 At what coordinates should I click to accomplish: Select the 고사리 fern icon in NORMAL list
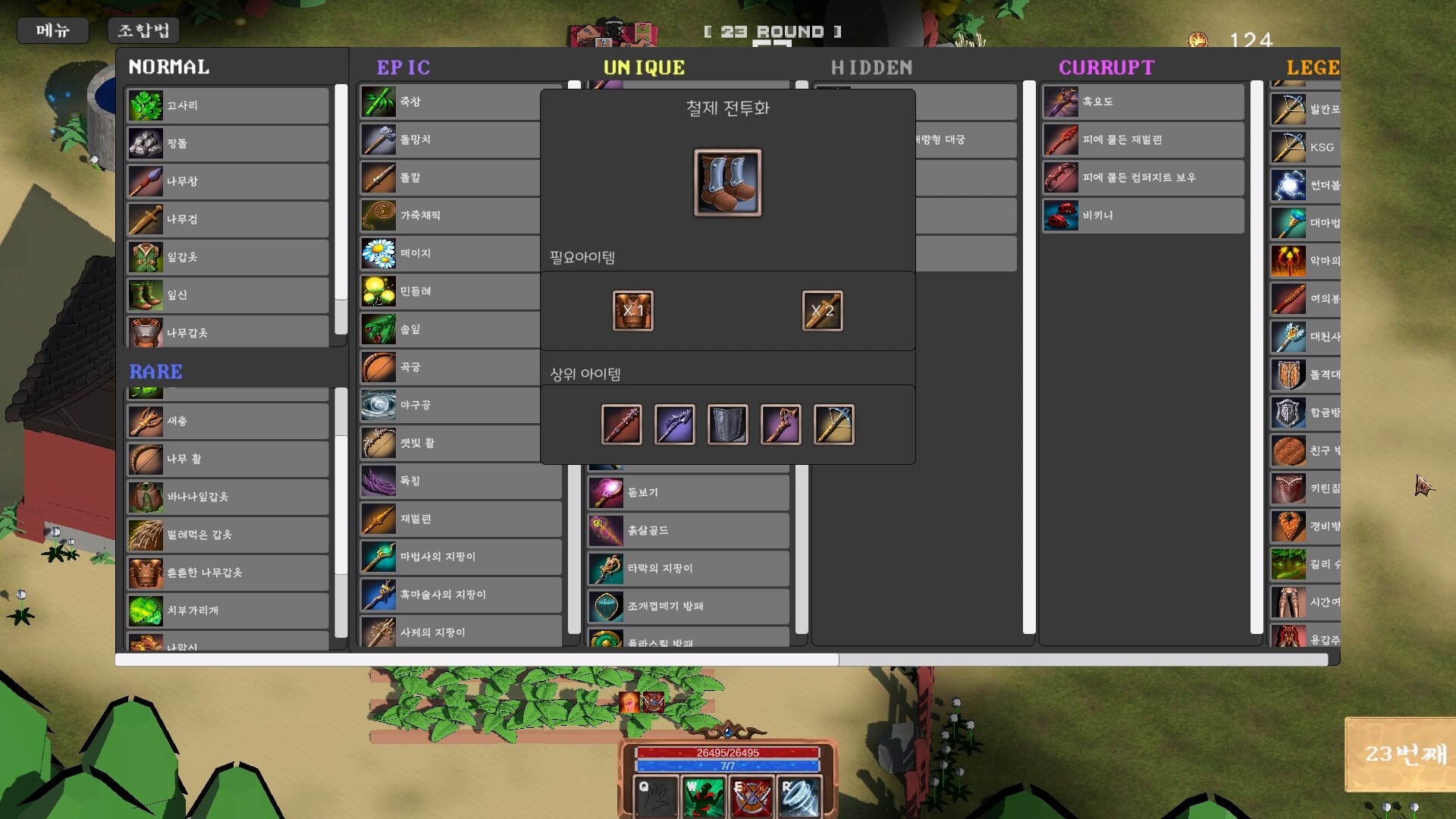[x=146, y=105]
